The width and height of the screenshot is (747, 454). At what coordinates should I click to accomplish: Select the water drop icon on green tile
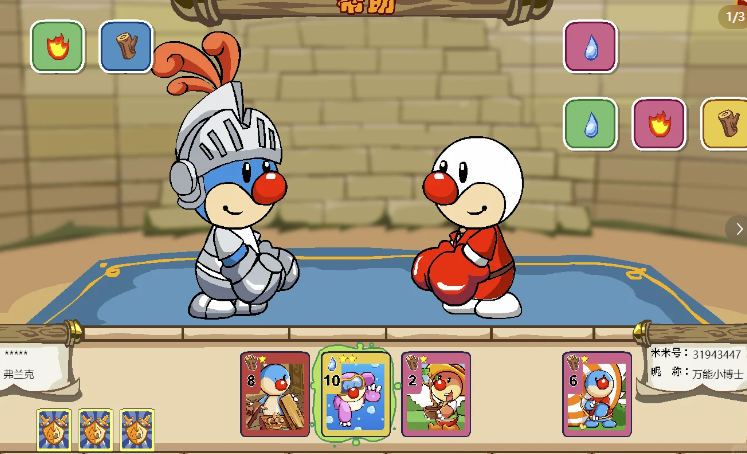point(590,124)
